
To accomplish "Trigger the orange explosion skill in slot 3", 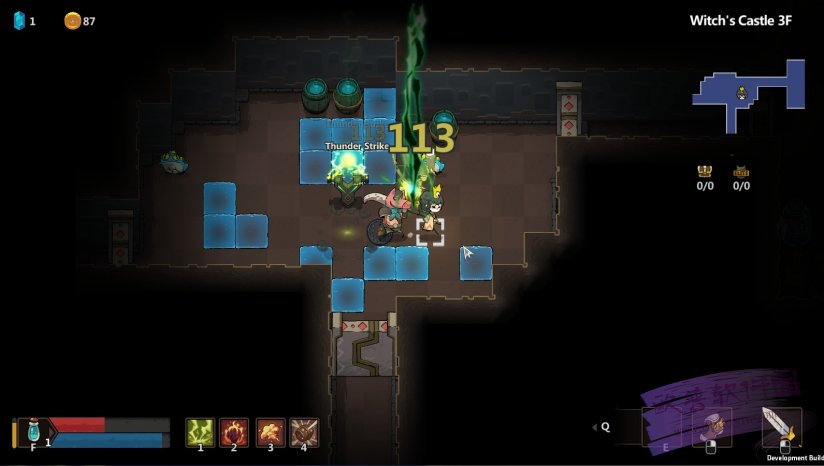I will [270, 431].
